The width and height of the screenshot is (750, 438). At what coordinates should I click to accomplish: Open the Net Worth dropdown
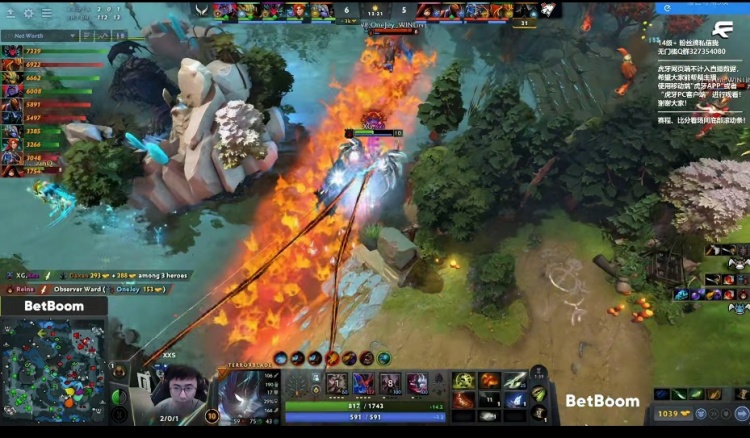(40, 36)
